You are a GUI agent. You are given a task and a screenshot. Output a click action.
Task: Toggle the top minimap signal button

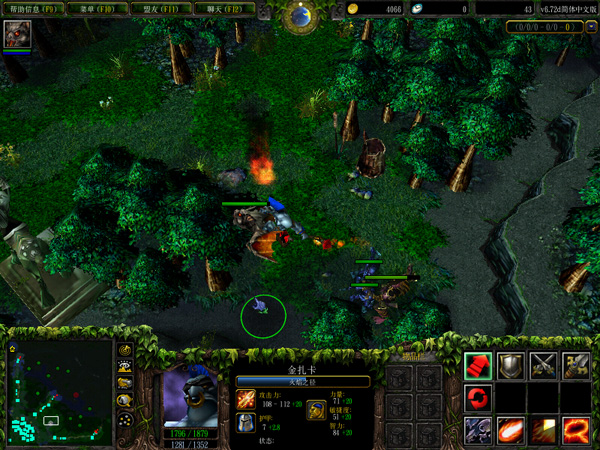126,352
